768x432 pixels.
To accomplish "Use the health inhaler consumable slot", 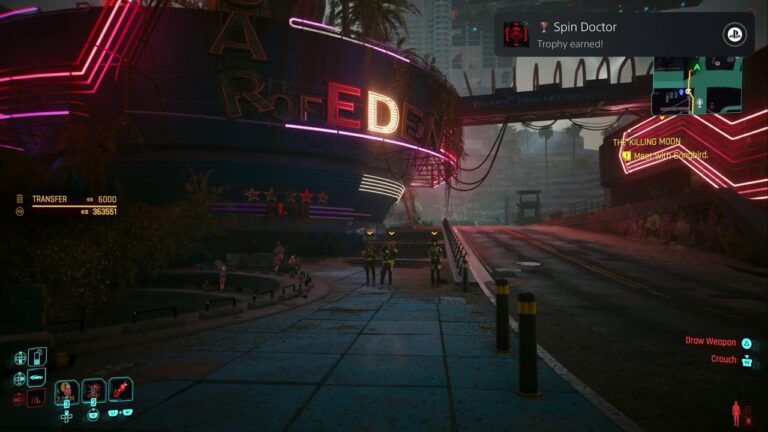I will coord(67,390).
